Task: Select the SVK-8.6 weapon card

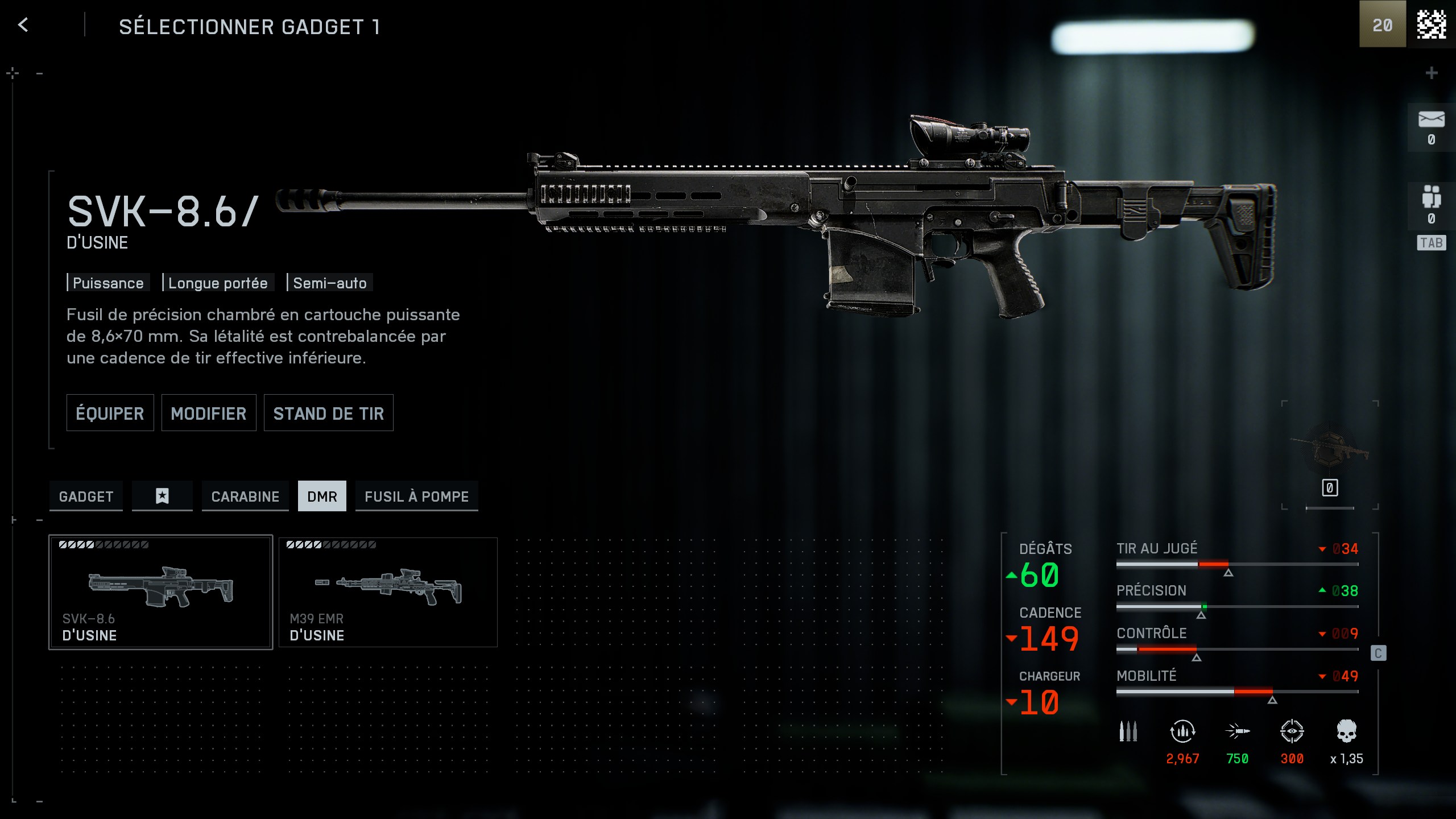Action: tap(160, 591)
